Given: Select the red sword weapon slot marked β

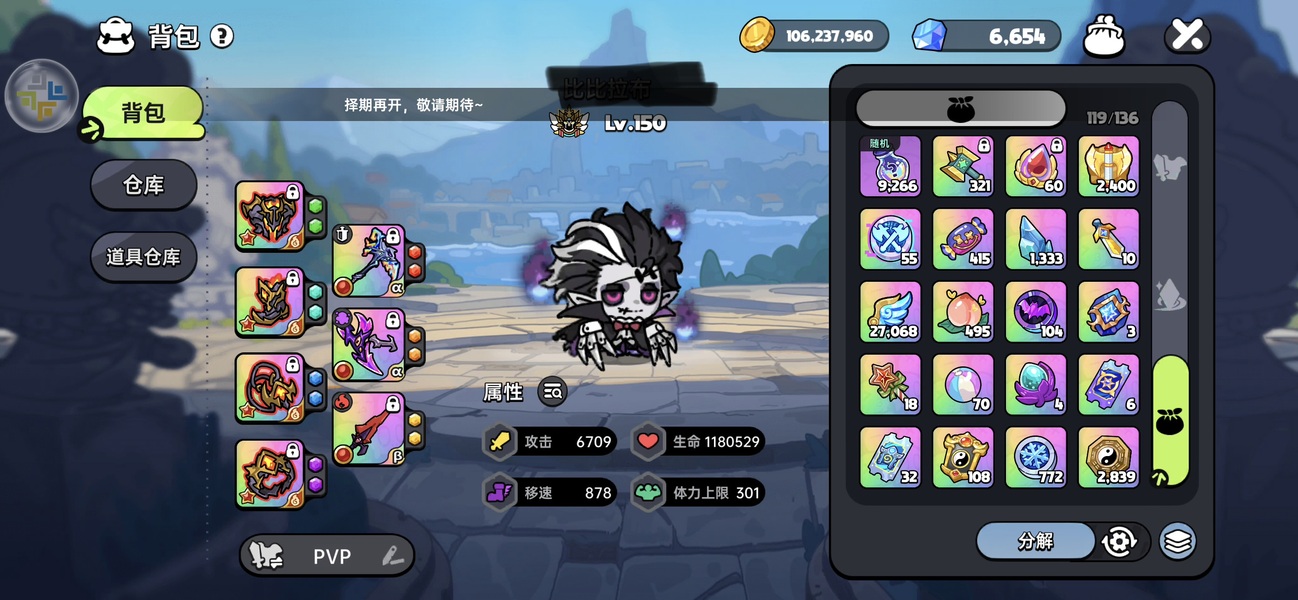Looking at the screenshot, I should click(x=368, y=429).
